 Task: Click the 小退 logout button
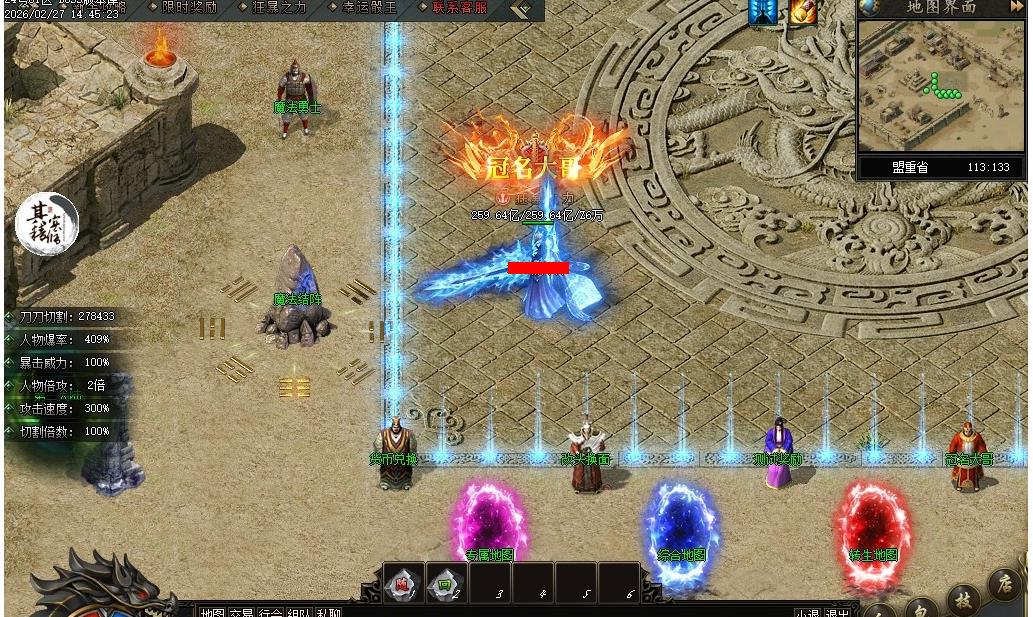pyautogui.click(x=808, y=612)
